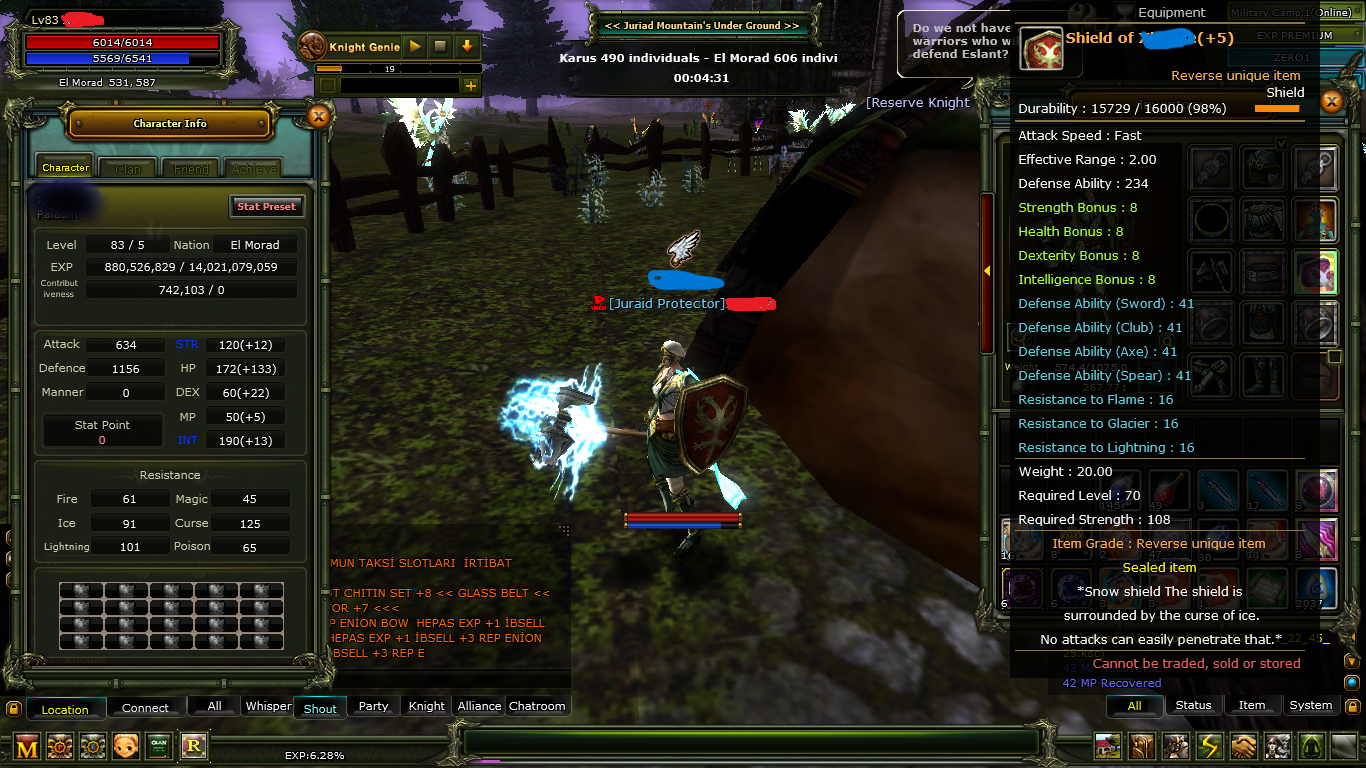Open the CLAN notice board icon
The height and width of the screenshot is (768, 1366).
(x=160, y=745)
